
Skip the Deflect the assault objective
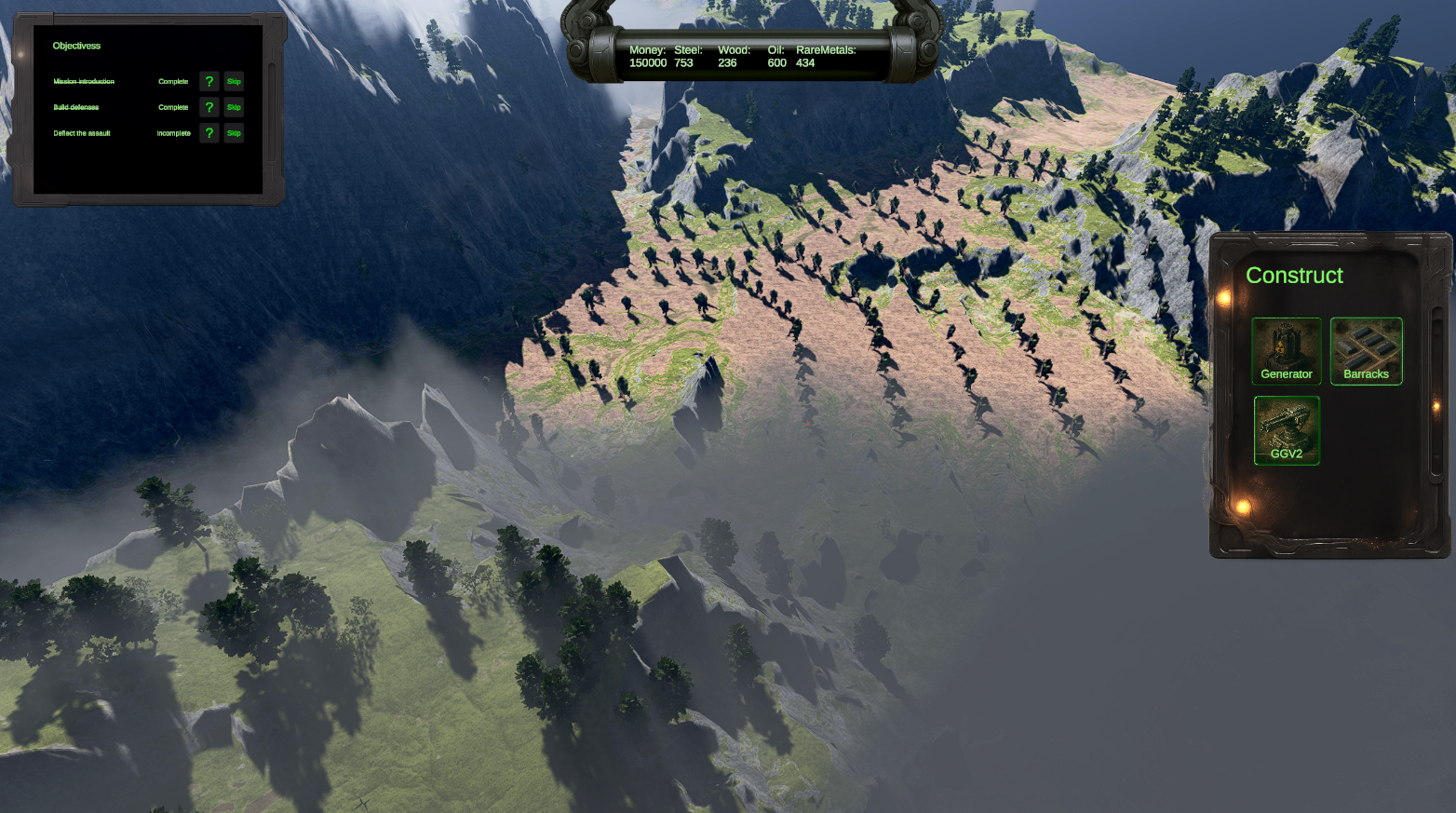(234, 133)
